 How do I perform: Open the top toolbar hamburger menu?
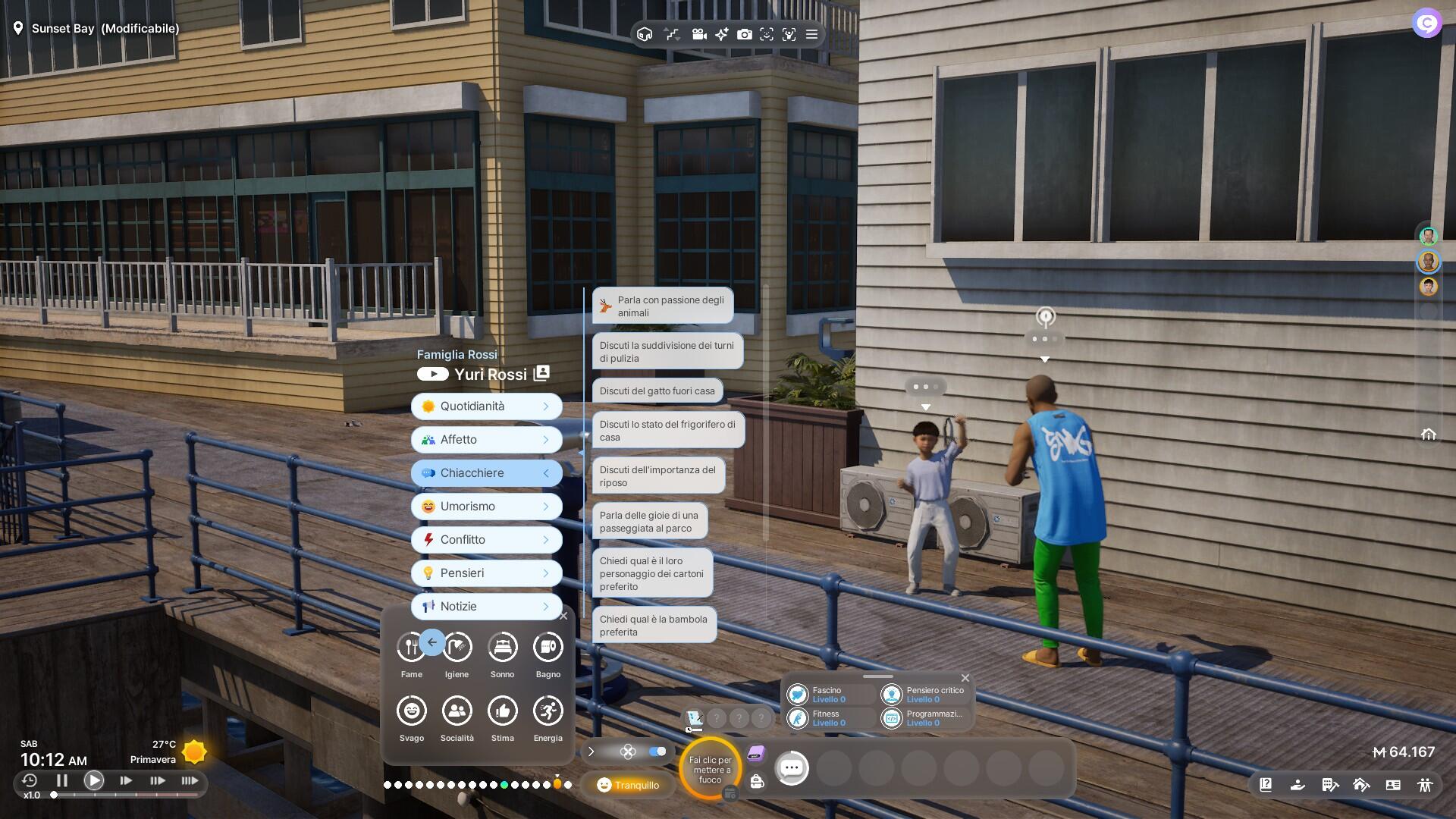click(811, 34)
